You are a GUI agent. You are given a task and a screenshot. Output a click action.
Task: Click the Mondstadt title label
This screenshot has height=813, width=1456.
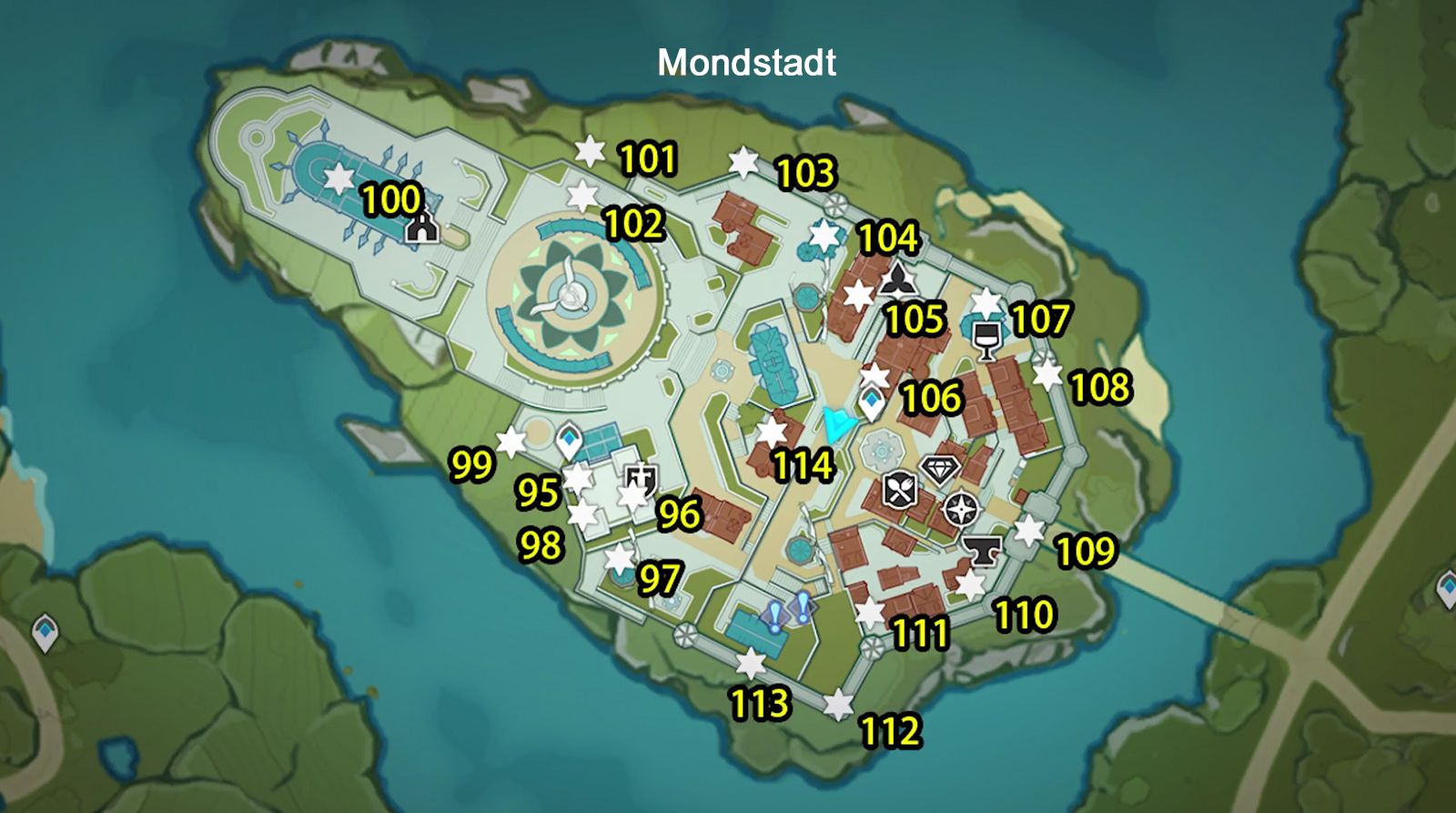(746, 64)
